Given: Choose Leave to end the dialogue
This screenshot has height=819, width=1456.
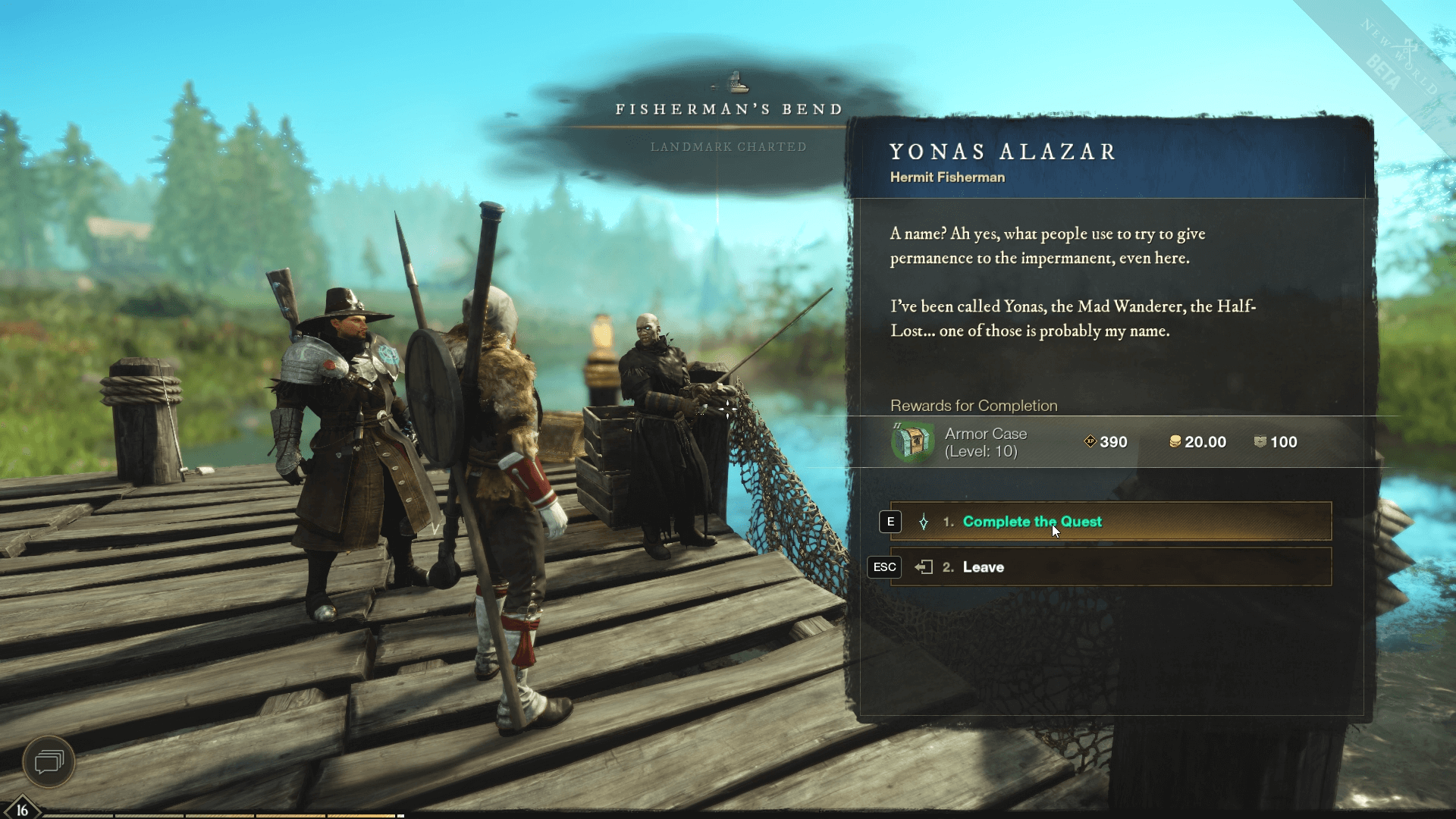Looking at the screenshot, I should pos(983,566).
